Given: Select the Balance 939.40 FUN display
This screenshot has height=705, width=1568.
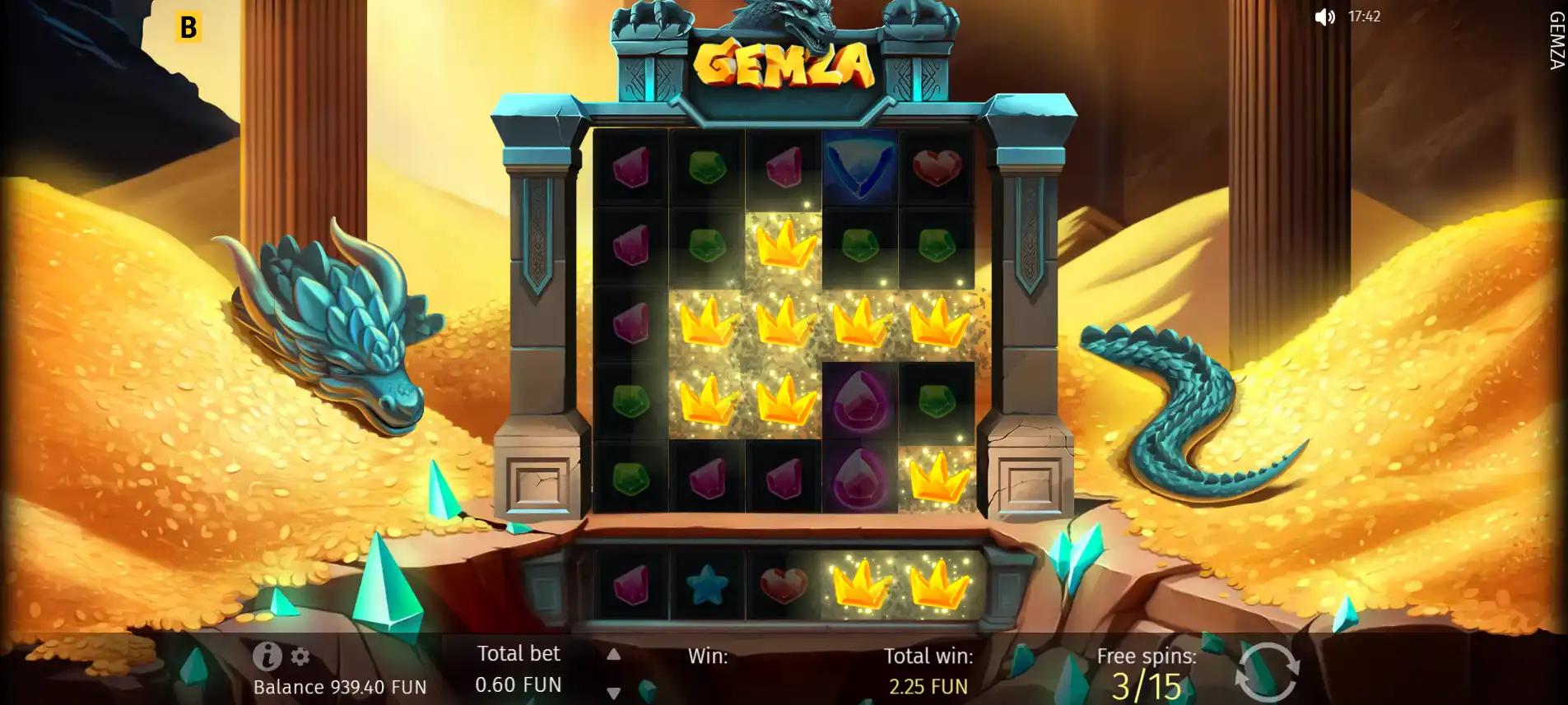Looking at the screenshot, I should pos(340,685).
